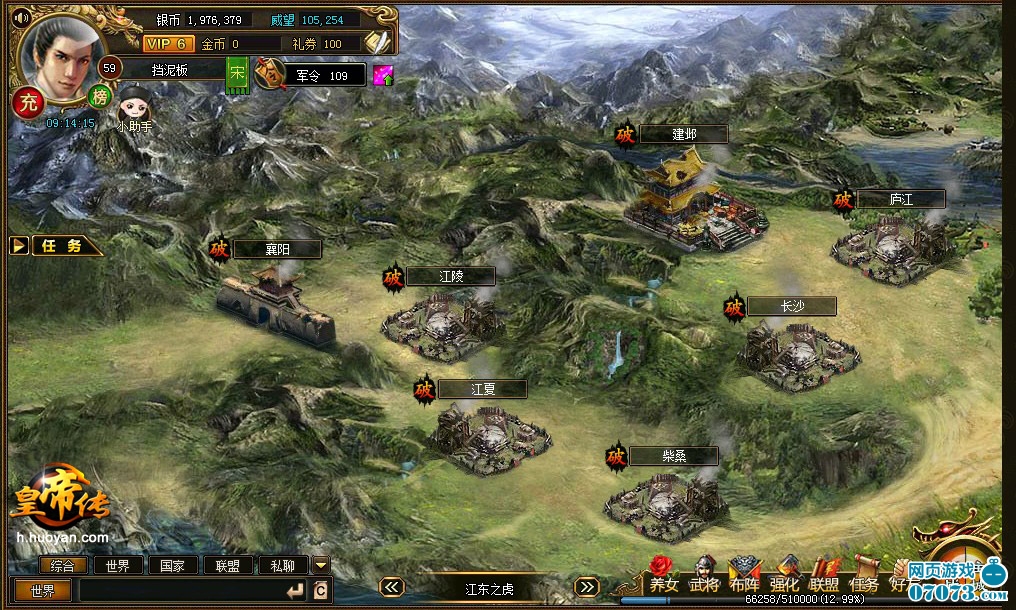Switch to the 国家 chat tab
Viewport: 1016px width, 610px height.
pyautogui.click(x=173, y=565)
